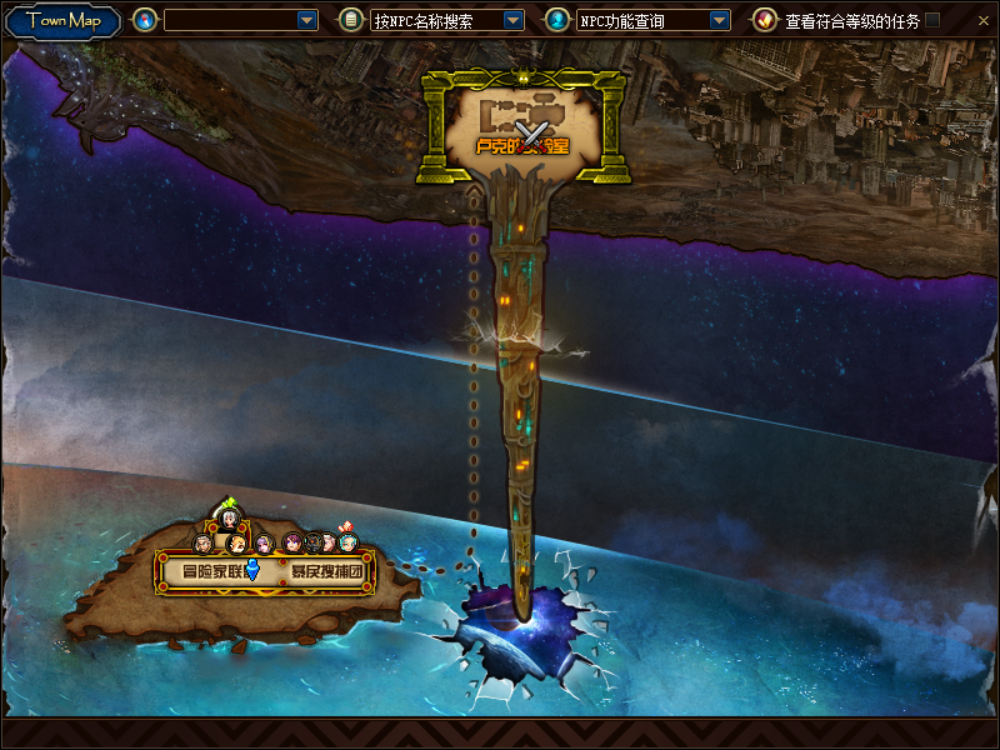1000x750 pixels.
Task: Select the white-bearded old man NPC portrait
Action: [203, 543]
